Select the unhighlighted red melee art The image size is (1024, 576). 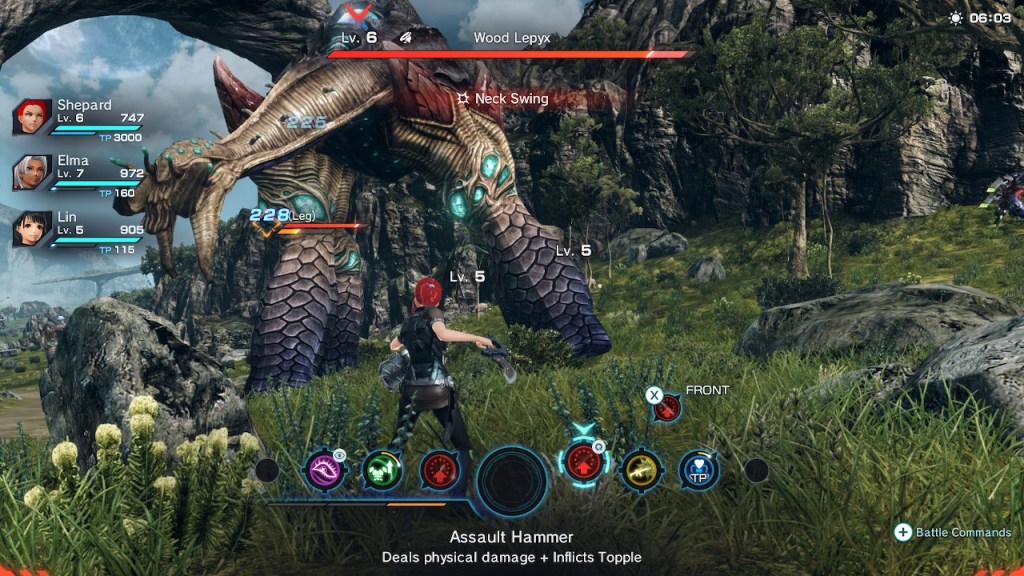click(440, 469)
